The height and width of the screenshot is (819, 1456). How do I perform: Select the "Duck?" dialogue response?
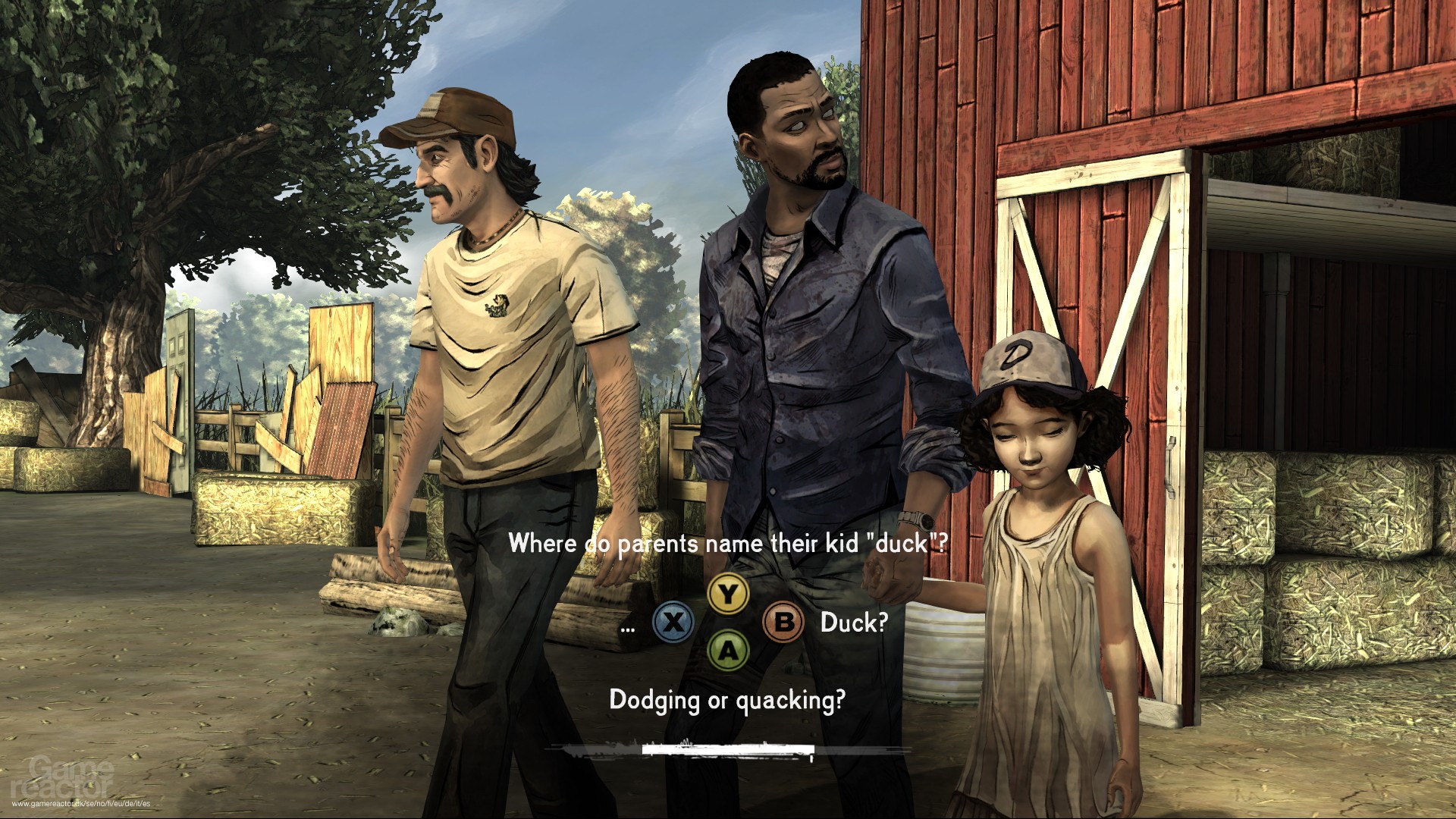click(853, 623)
